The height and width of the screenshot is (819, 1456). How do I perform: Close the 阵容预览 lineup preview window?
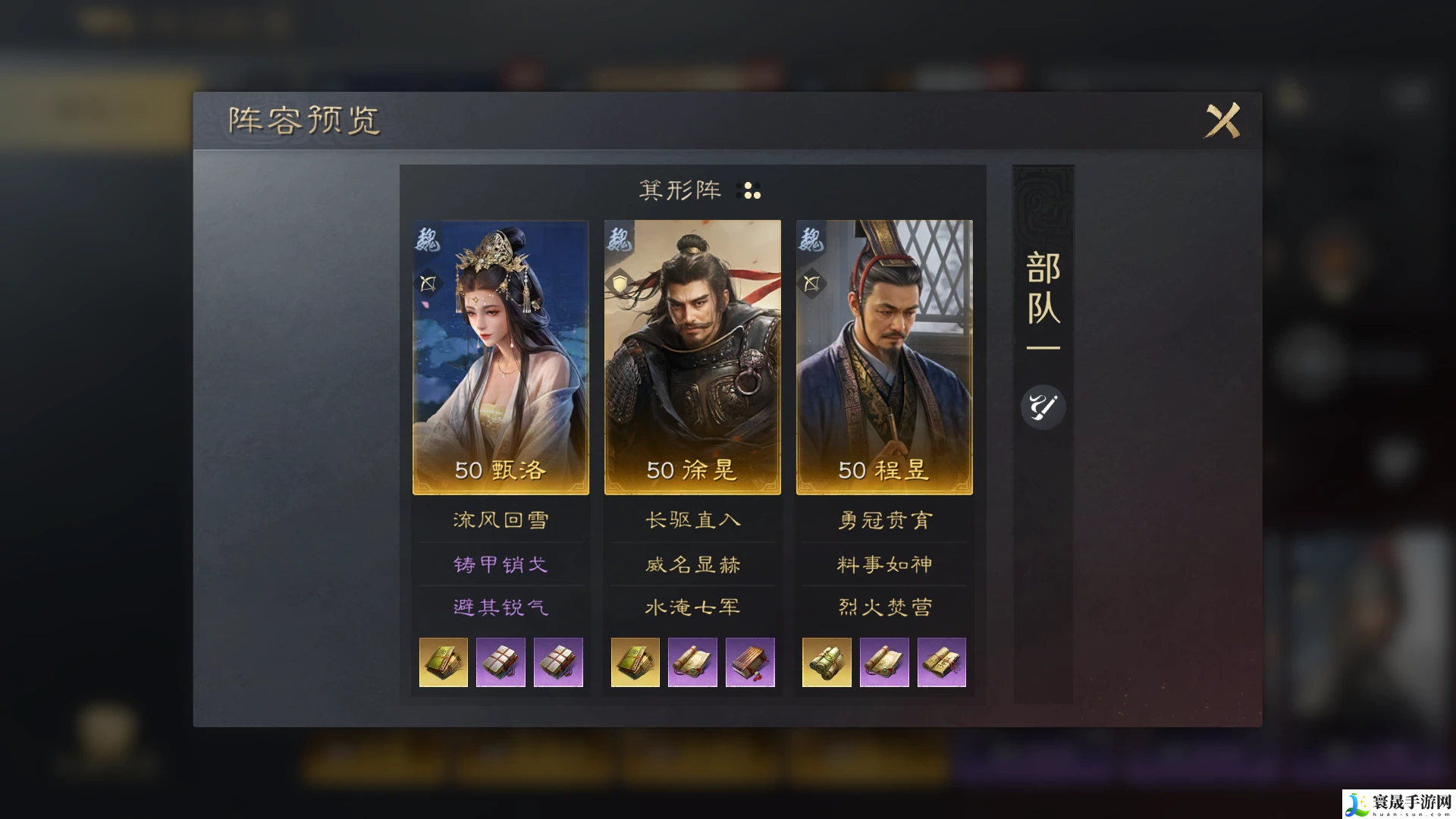pos(1222,120)
